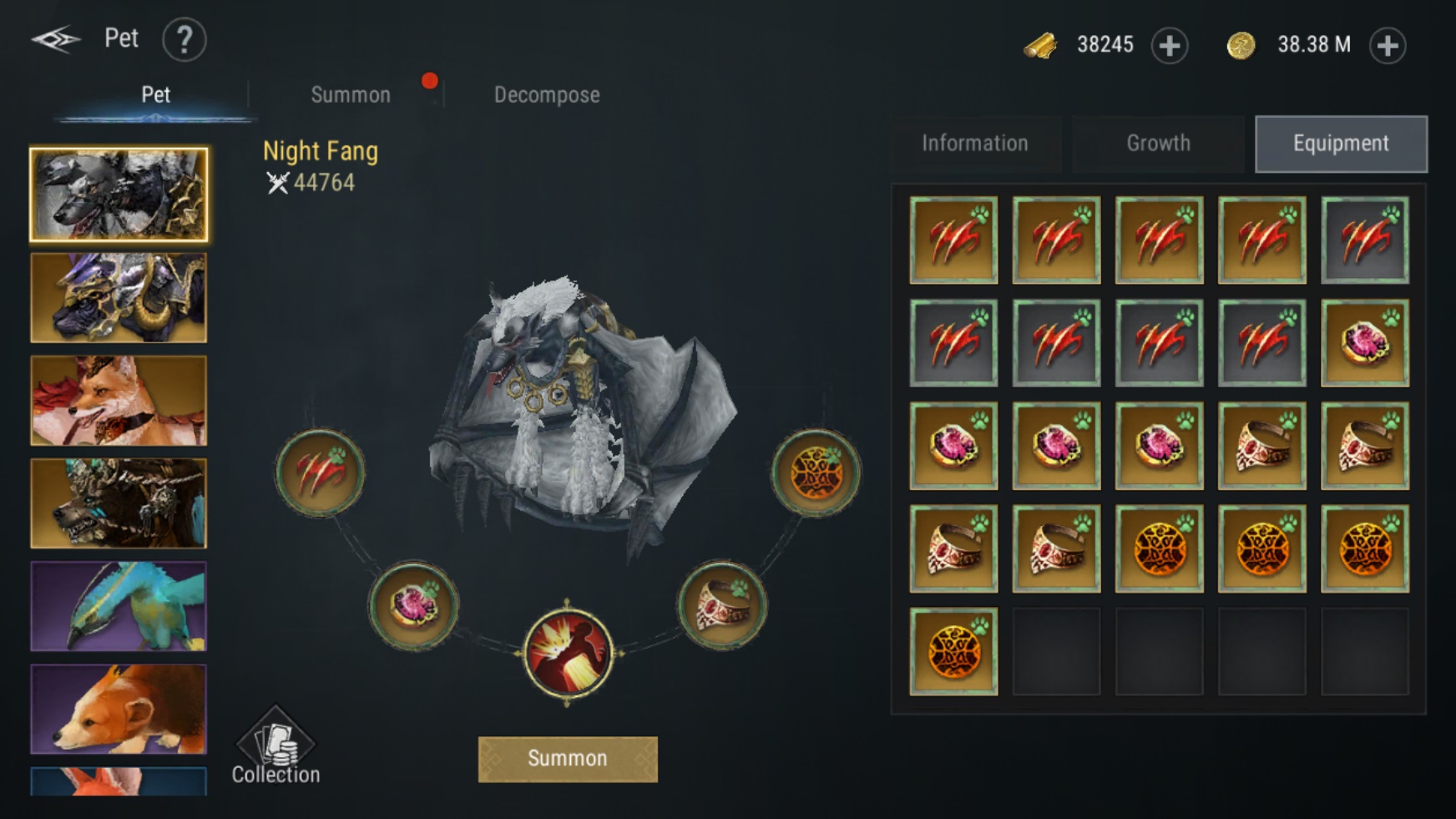
Task: Show the Information panel
Action: tap(974, 144)
